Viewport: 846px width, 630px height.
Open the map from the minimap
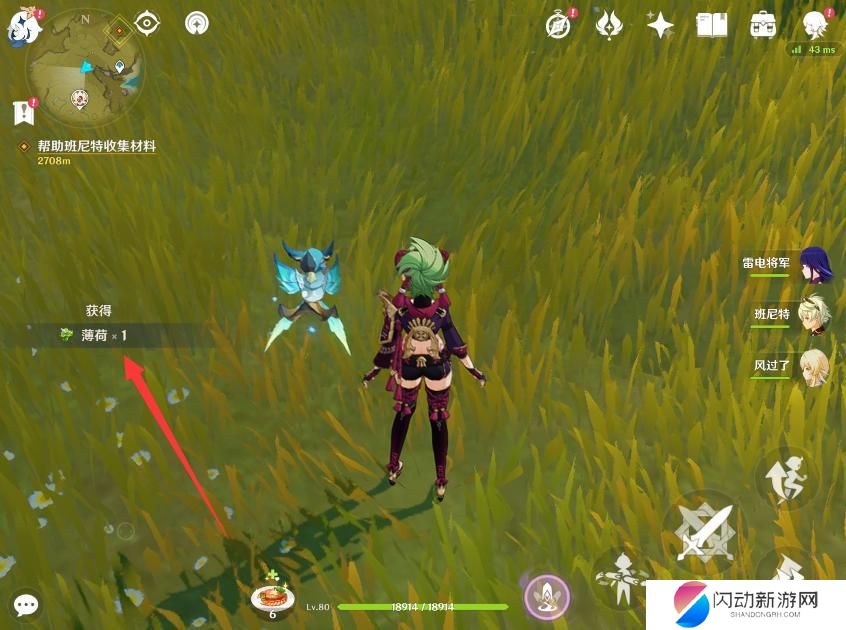[84, 69]
